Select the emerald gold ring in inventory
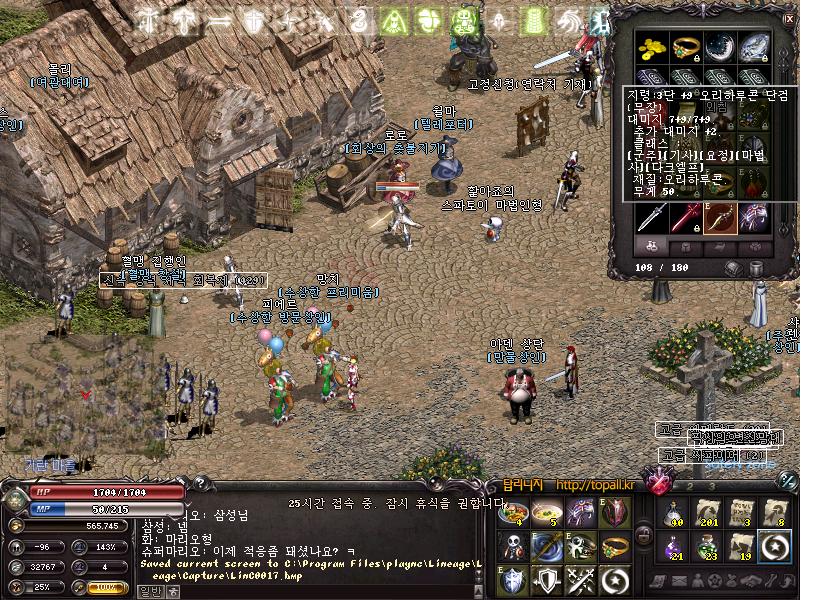 686,47
